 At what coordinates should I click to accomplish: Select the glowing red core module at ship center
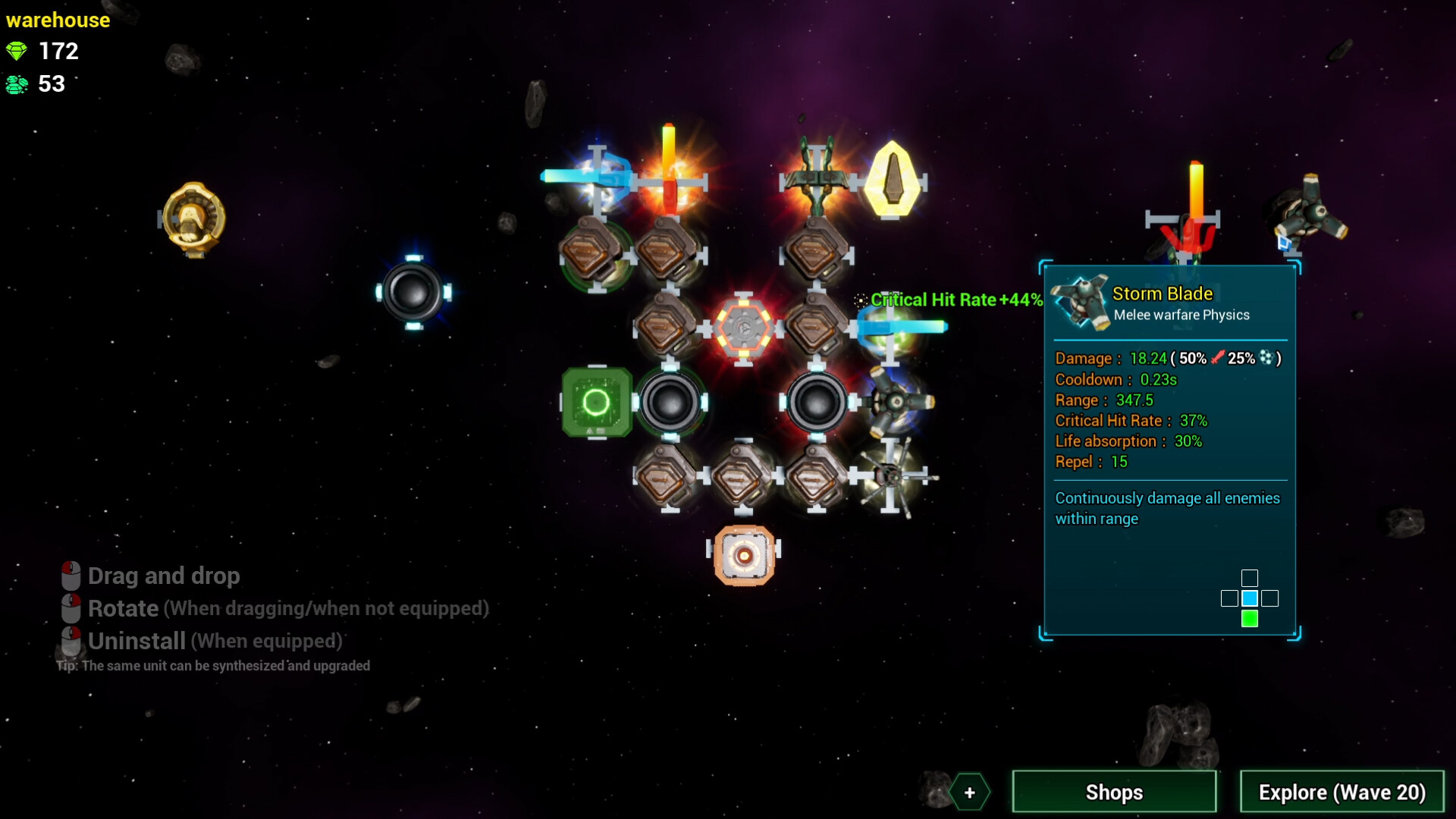tap(745, 328)
